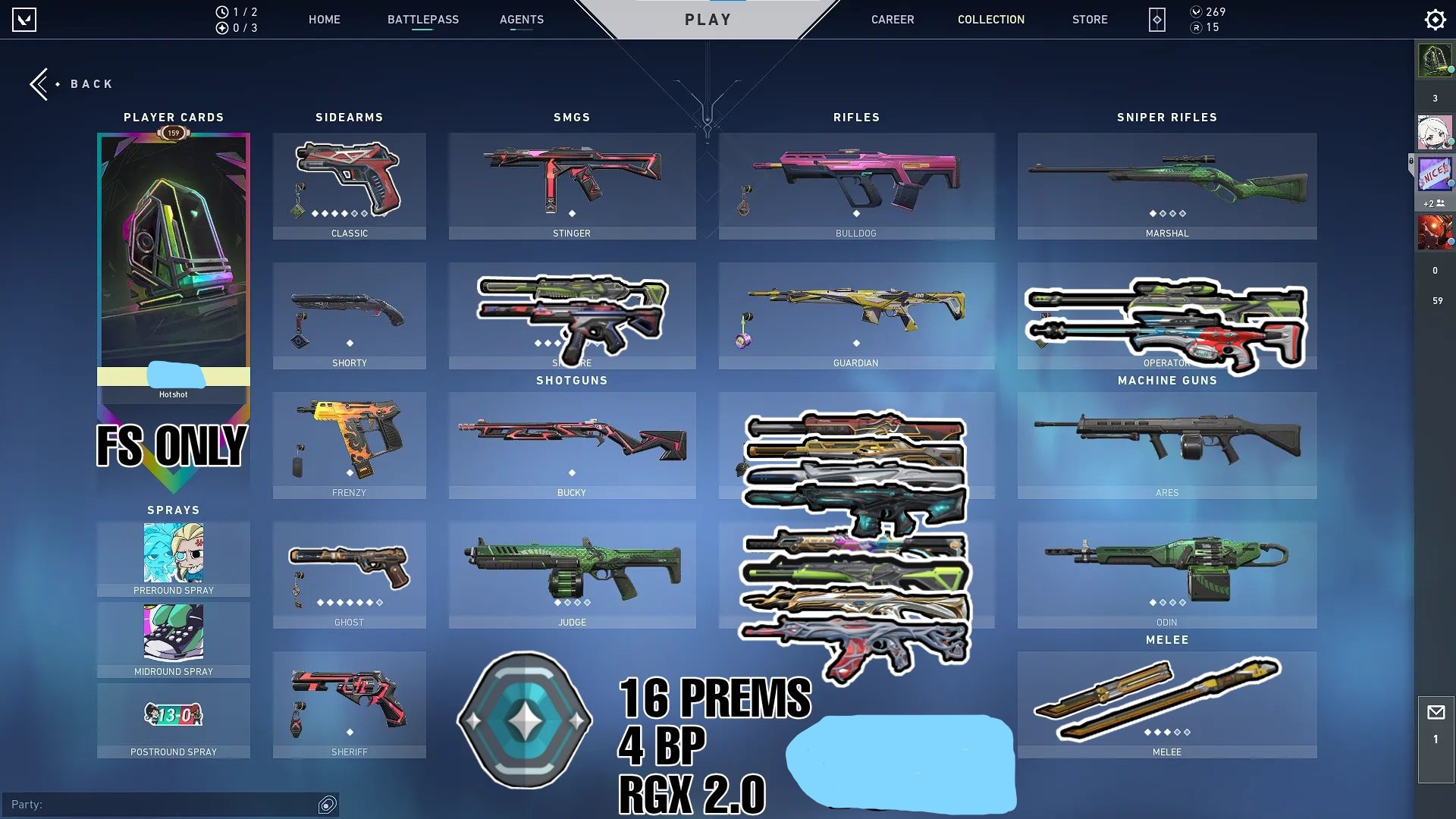
Task: Click the daily missions clock icon
Action: [221, 11]
